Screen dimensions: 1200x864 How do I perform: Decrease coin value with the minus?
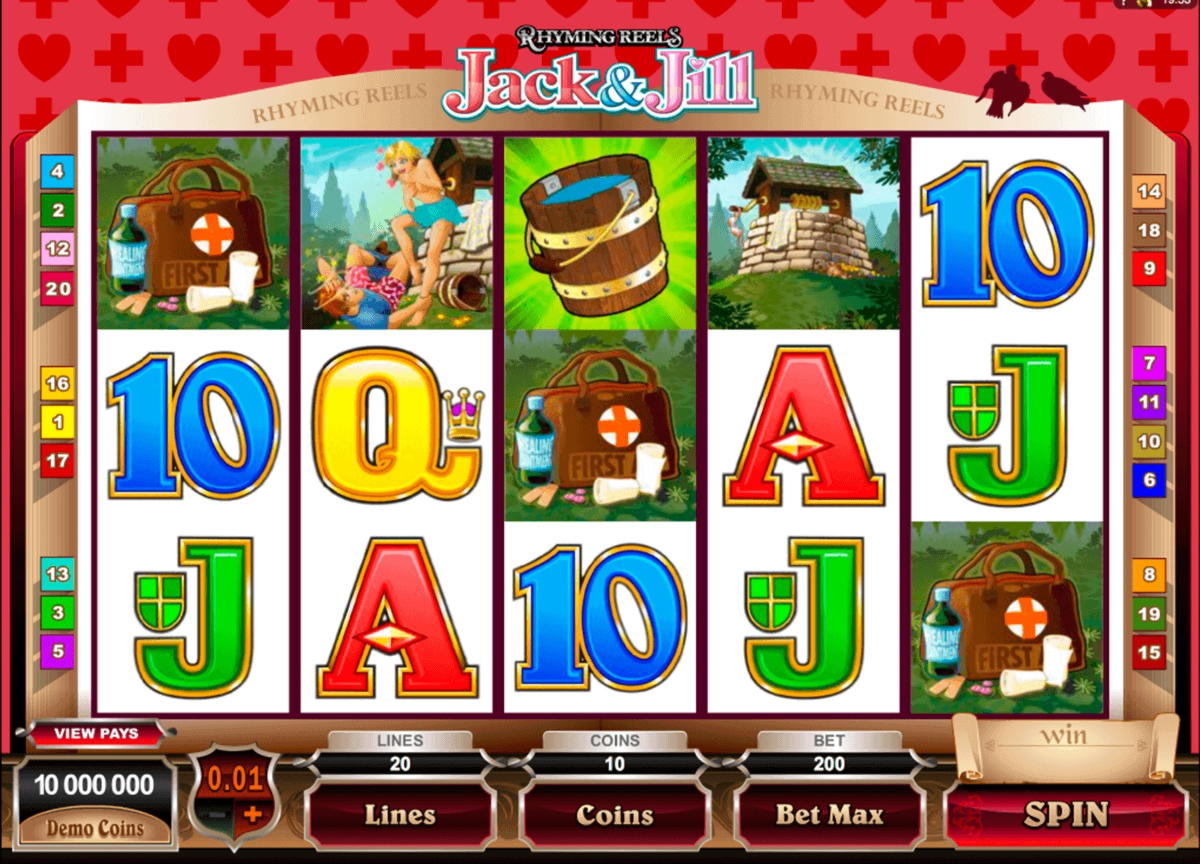[219, 814]
